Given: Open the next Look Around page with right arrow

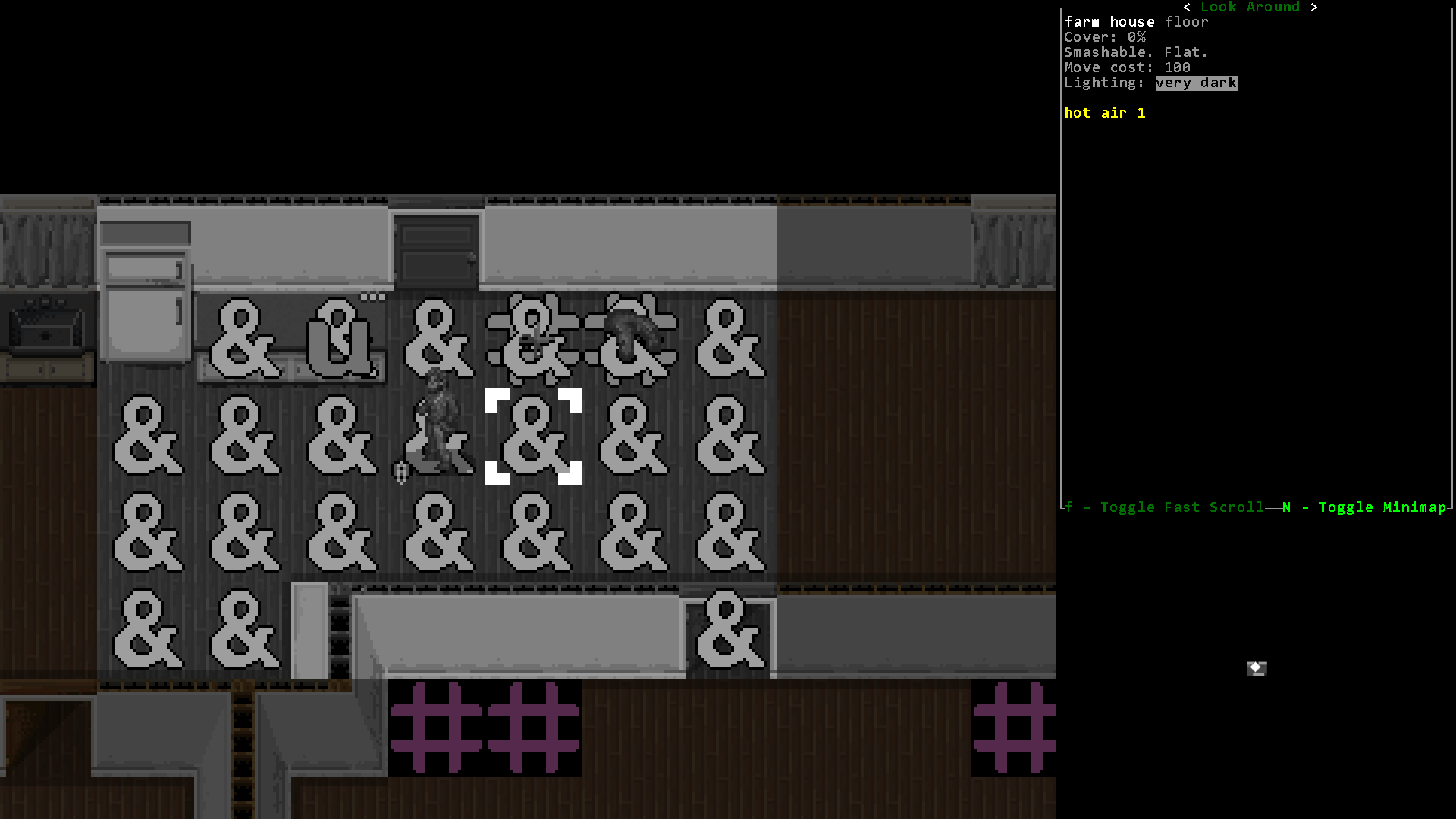Looking at the screenshot, I should point(1314,7).
